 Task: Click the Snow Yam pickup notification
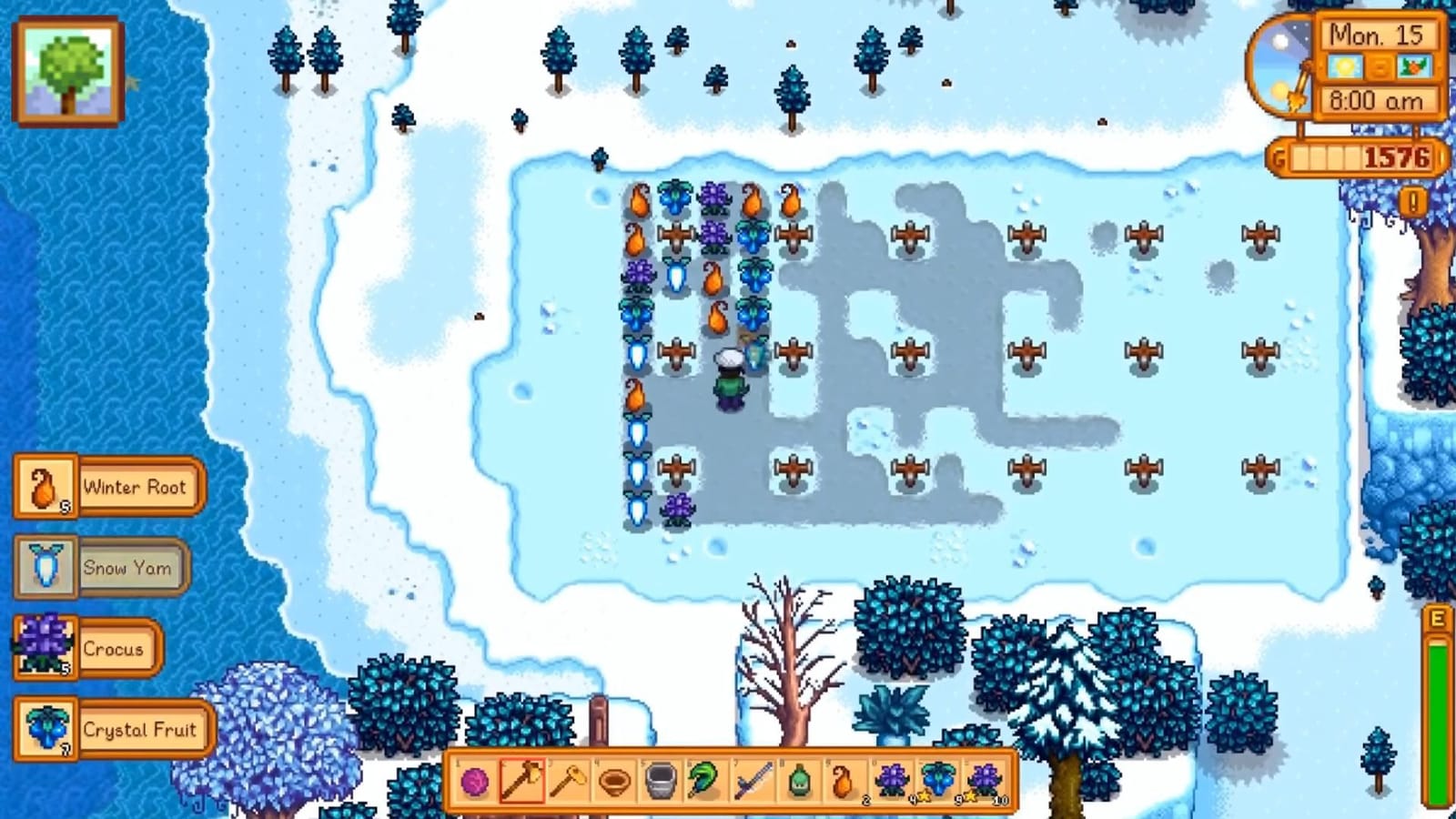(100, 568)
